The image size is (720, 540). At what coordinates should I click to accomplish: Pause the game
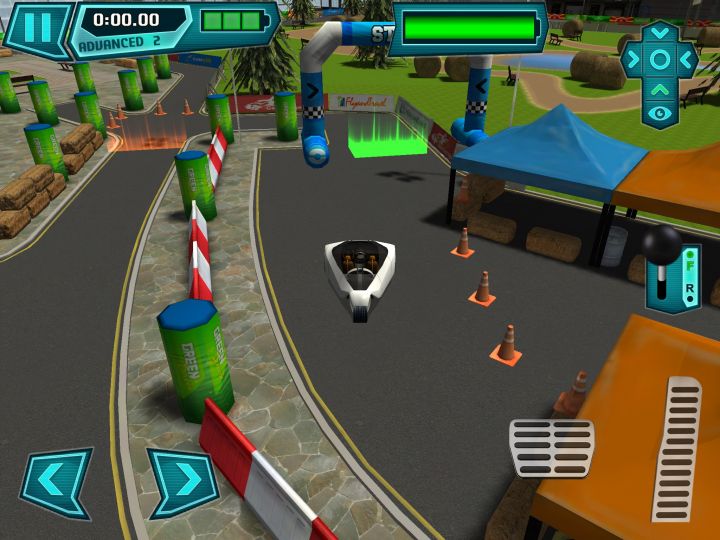click(x=37, y=27)
